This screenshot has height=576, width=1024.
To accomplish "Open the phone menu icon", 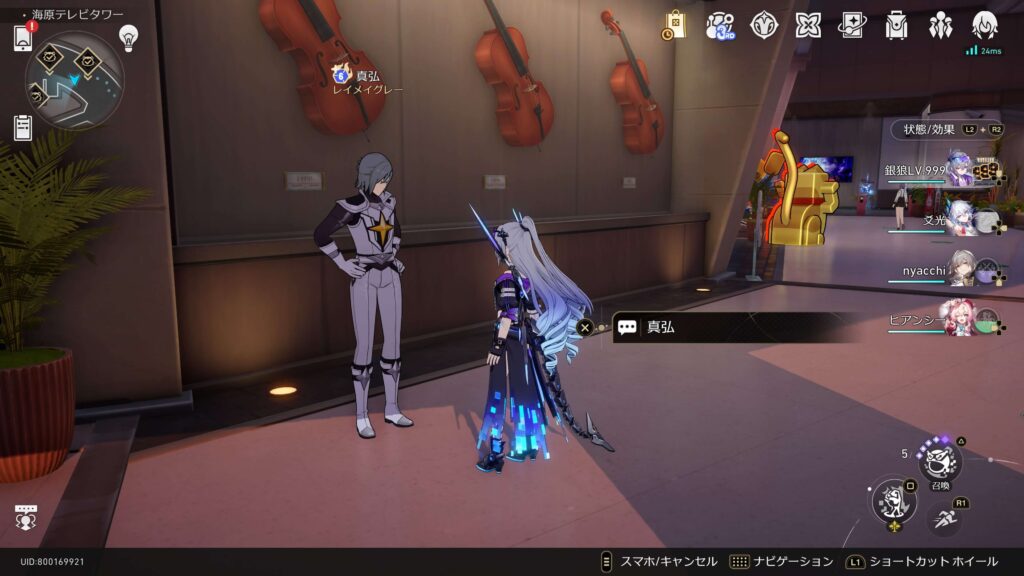I will (x=23, y=38).
